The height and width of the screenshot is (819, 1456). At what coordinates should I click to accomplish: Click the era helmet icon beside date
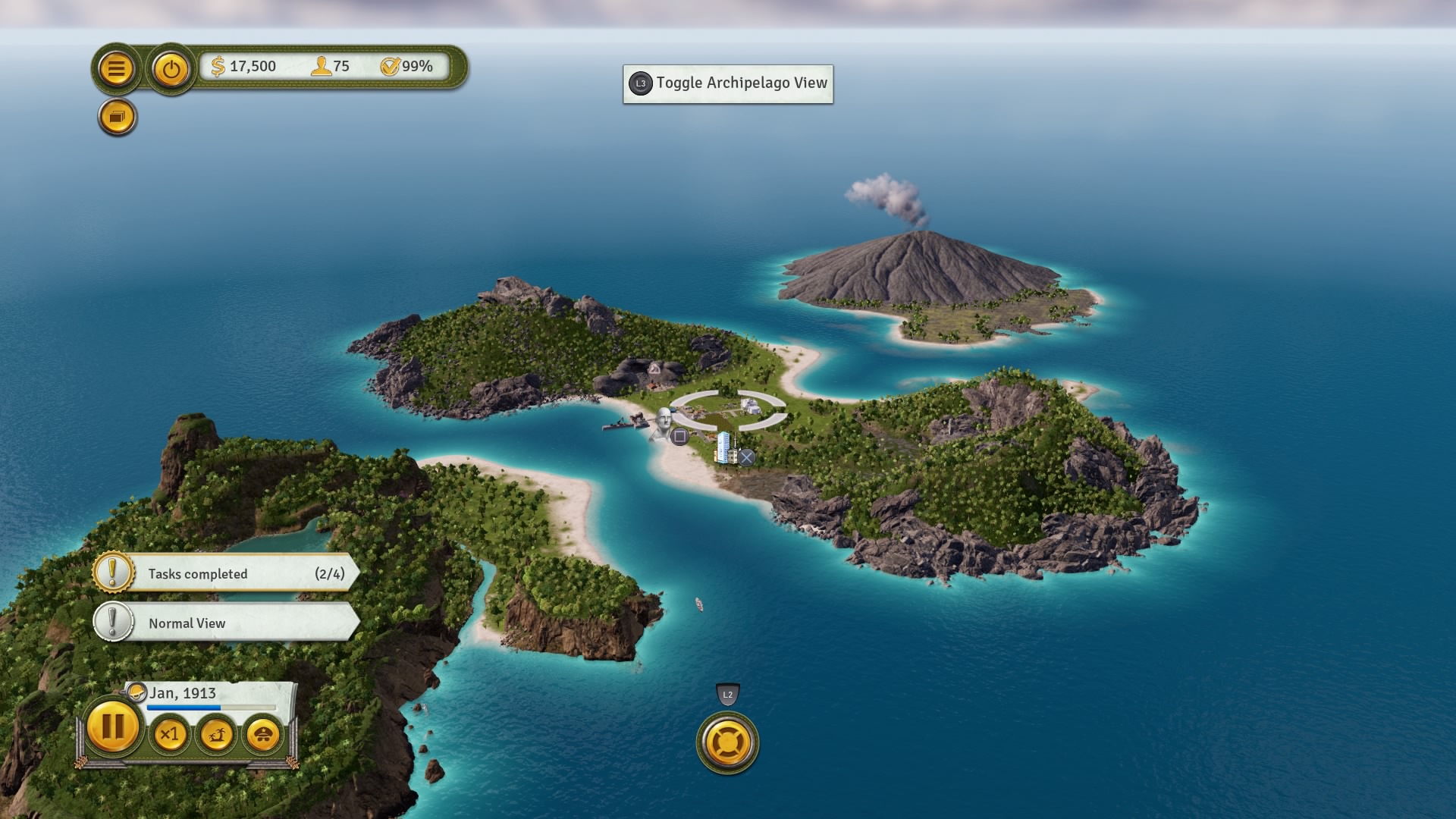click(x=136, y=692)
